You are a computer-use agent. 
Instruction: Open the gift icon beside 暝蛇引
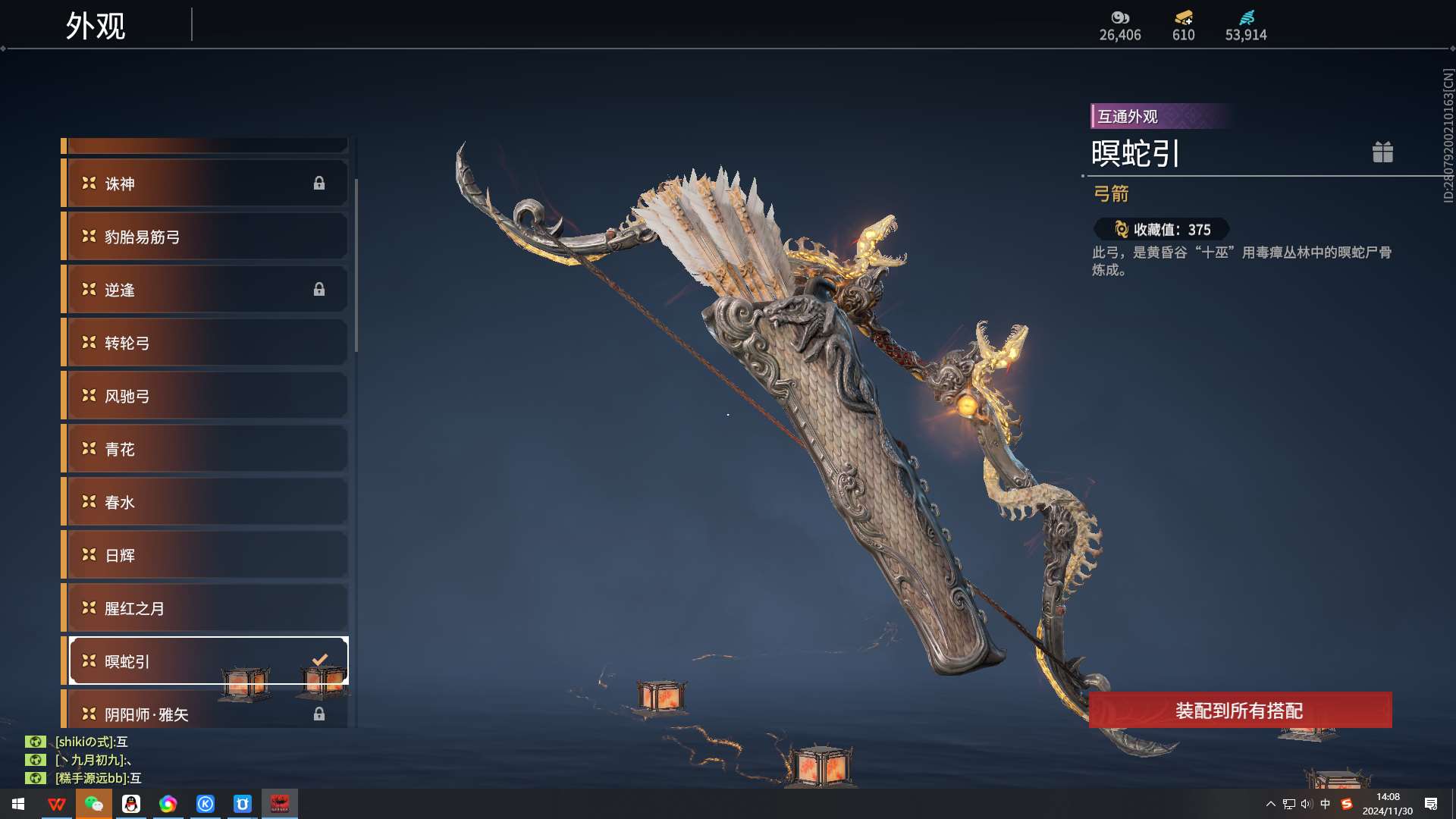click(1382, 152)
